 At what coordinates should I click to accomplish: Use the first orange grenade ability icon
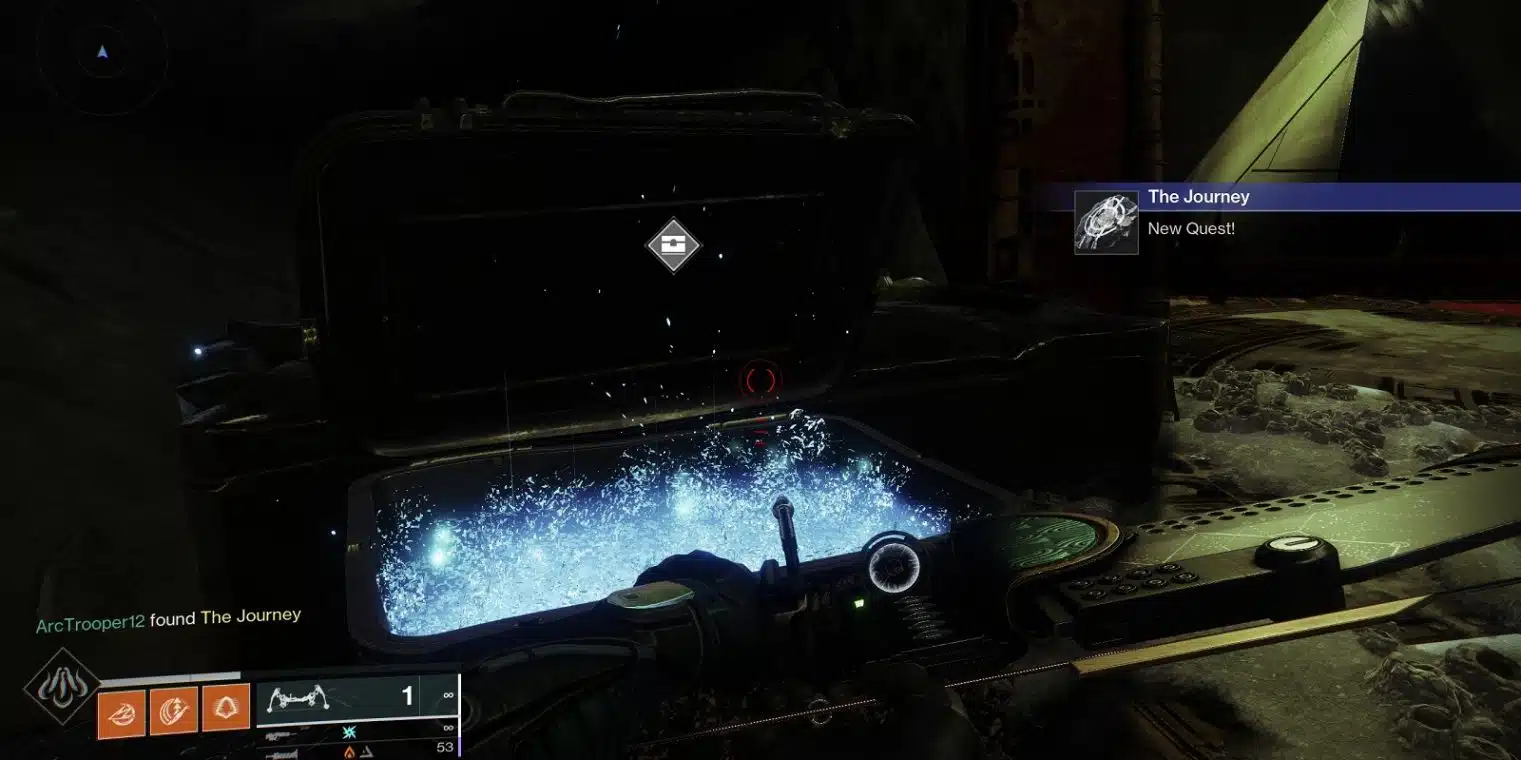[121, 711]
